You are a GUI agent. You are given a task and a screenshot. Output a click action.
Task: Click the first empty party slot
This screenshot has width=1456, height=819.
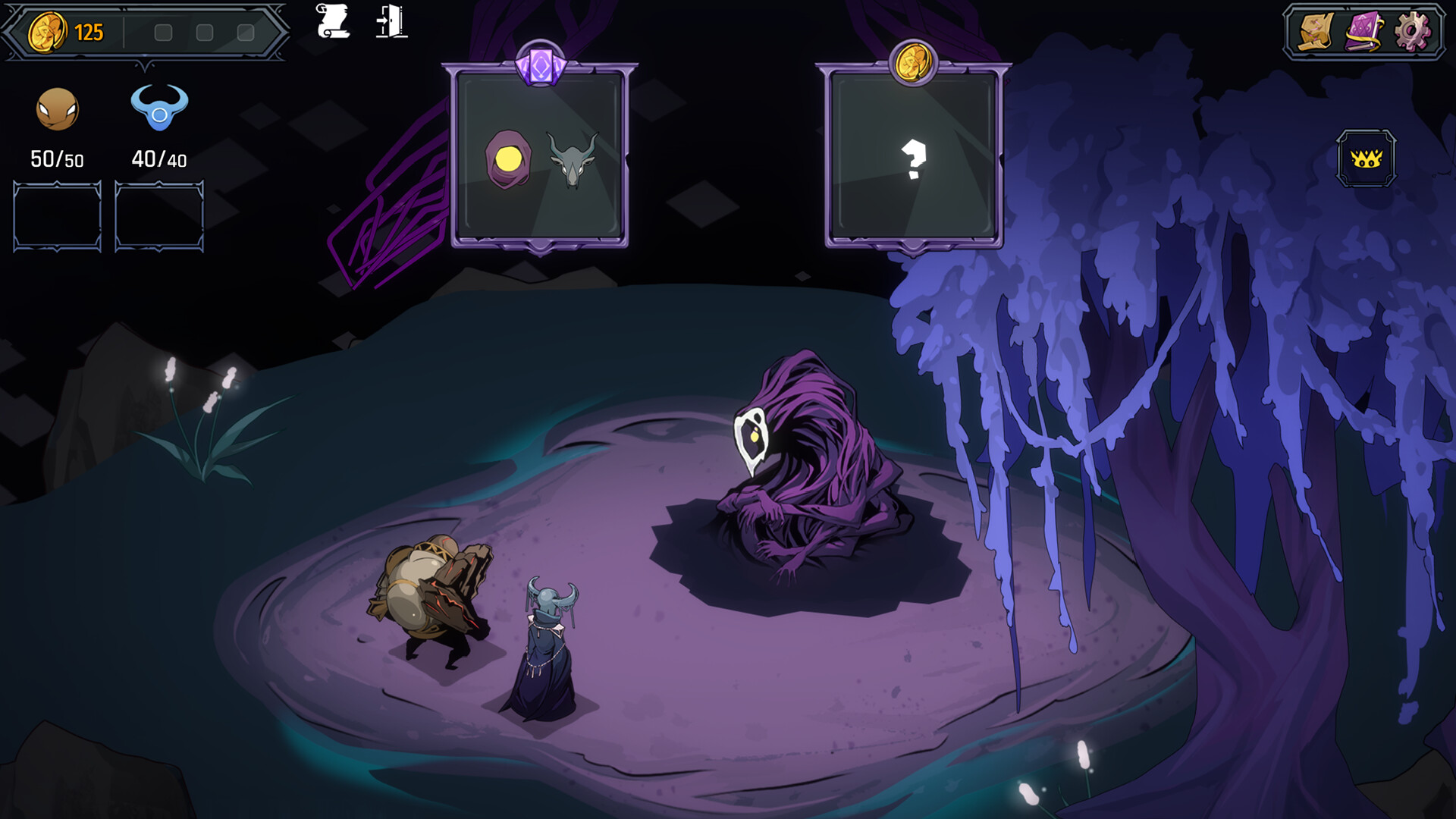click(x=56, y=215)
